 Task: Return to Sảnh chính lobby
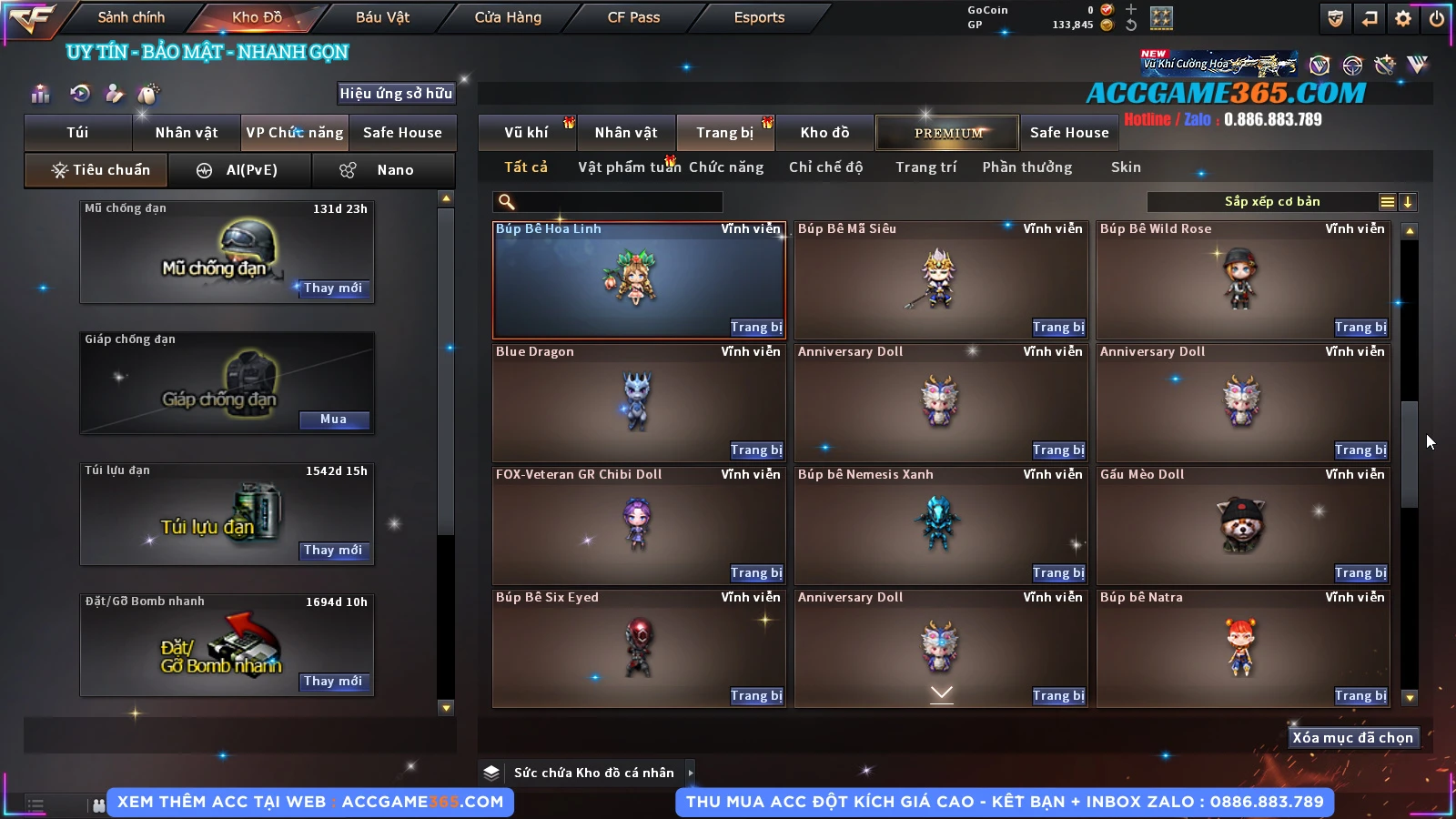131,17
